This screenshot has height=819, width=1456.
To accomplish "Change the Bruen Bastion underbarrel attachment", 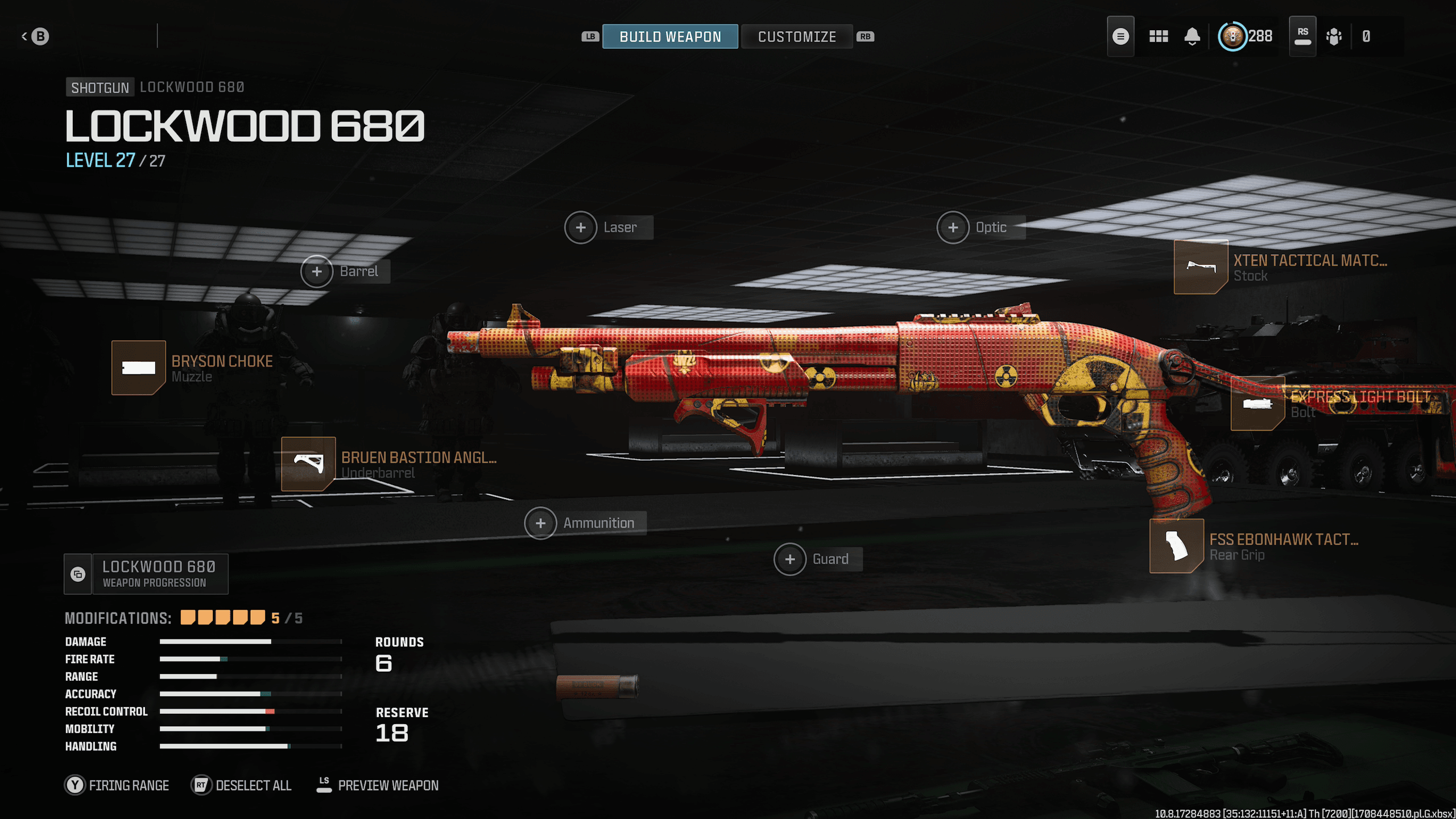I will click(308, 464).
